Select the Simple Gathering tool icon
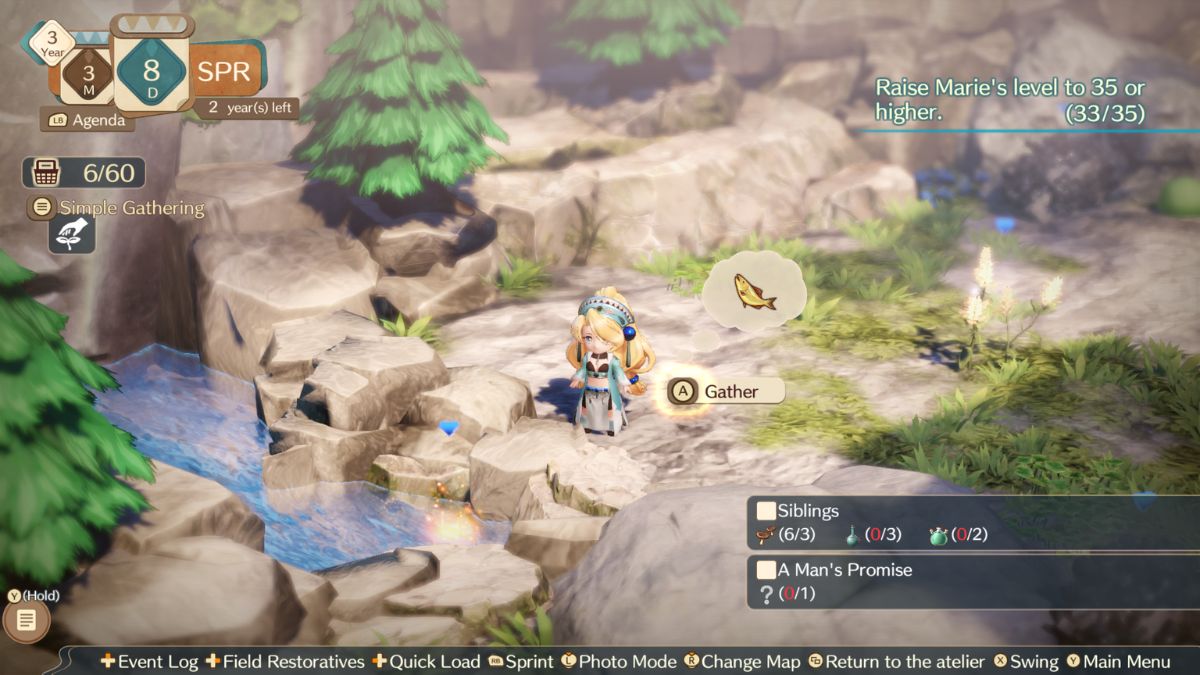Image resolution: width=1200 pixels, height=675 pixels. [x=72, y=234]
